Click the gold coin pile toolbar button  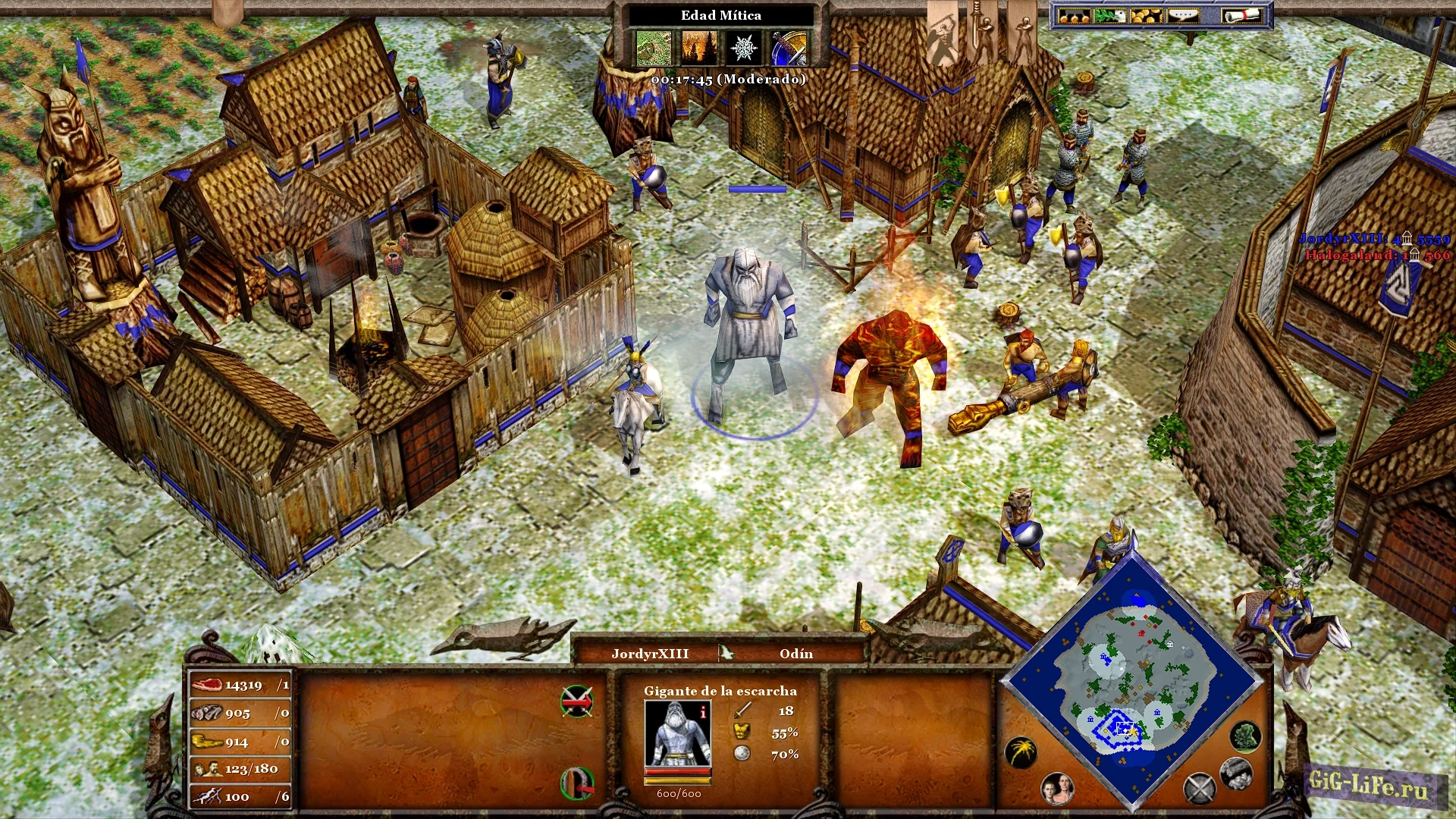[x=1146, y=16]
